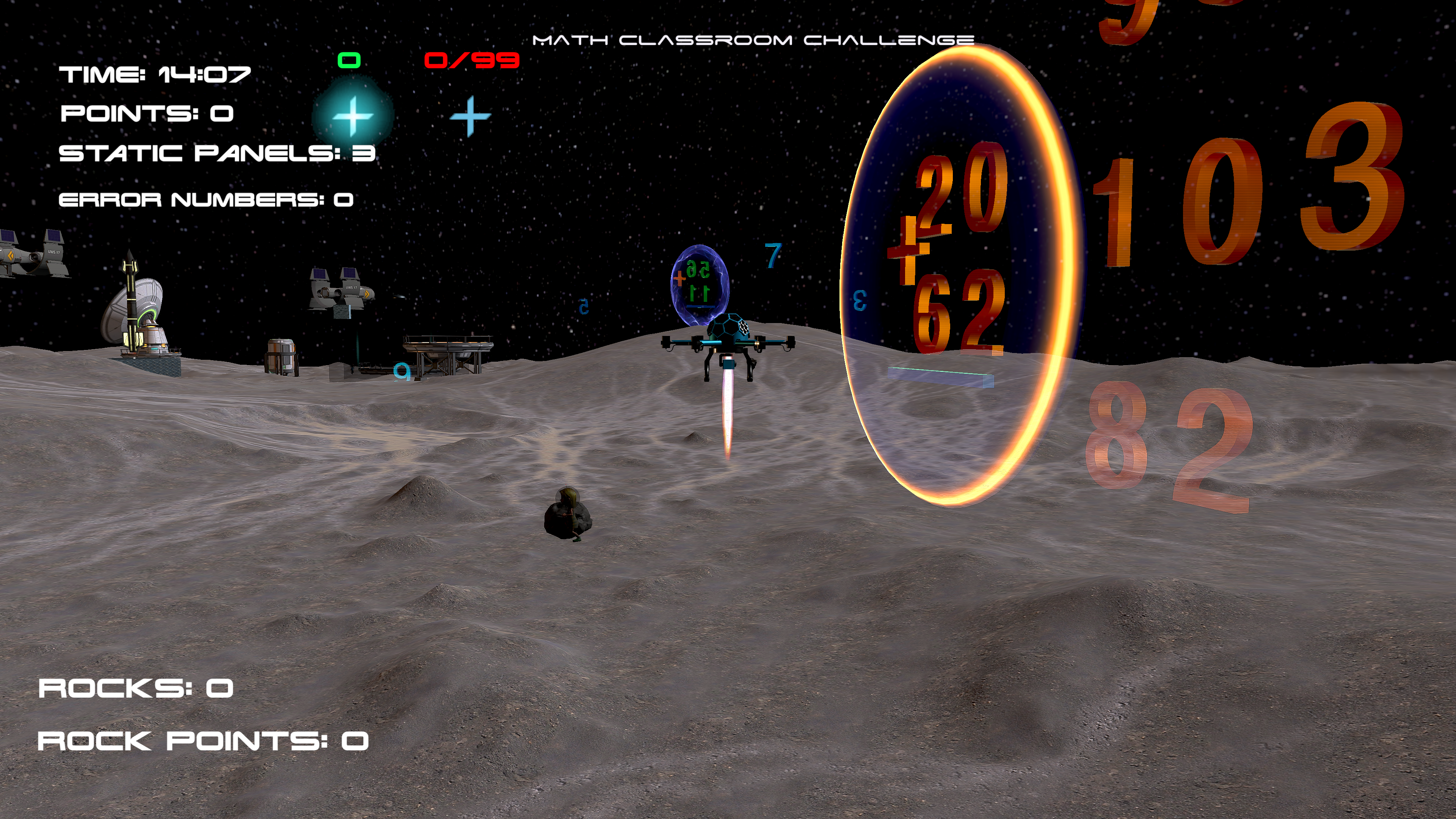Screen dimensions: 1456x819
Task: Select the glowing cyan plus icon
Action: click(353, 116)
